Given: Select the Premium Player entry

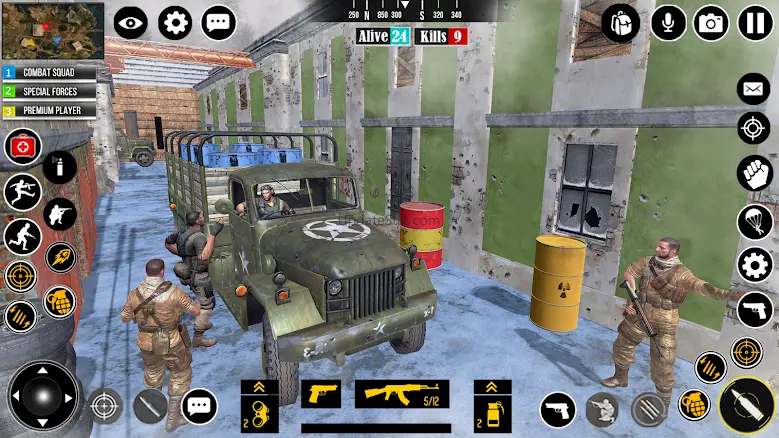Looking at the screenshot, I should (50, 110).
